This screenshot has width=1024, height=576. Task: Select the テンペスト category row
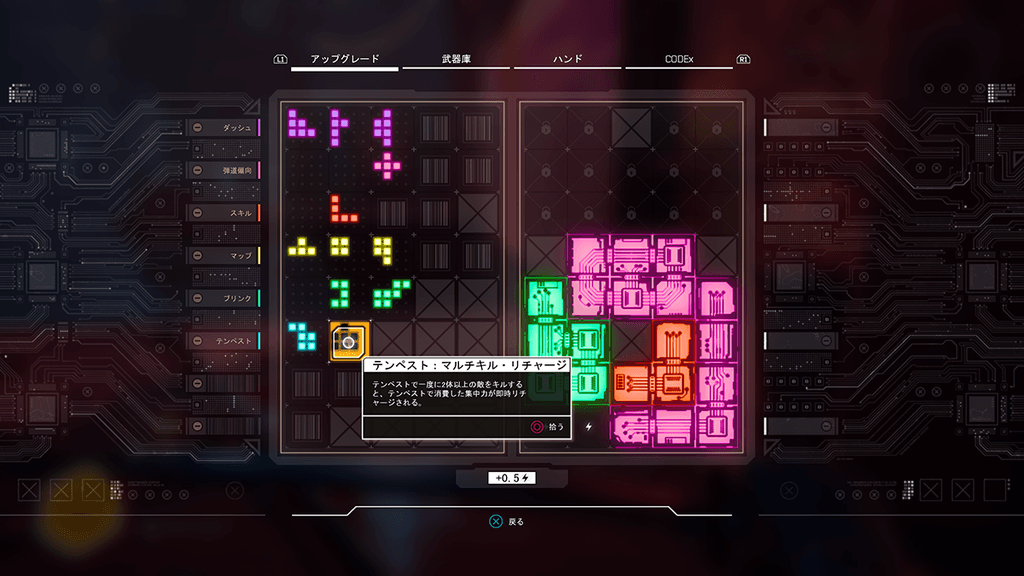(x=223, y=341)
